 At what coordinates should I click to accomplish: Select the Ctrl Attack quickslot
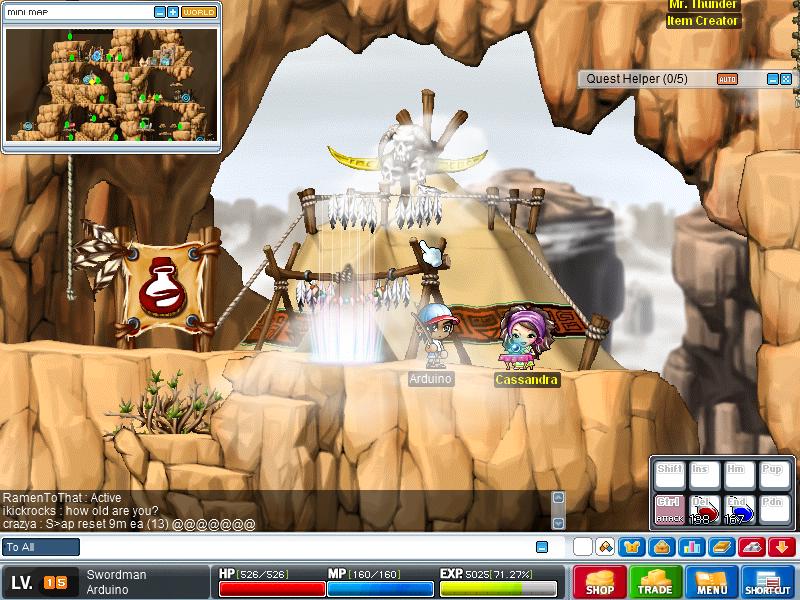(668, 509)
